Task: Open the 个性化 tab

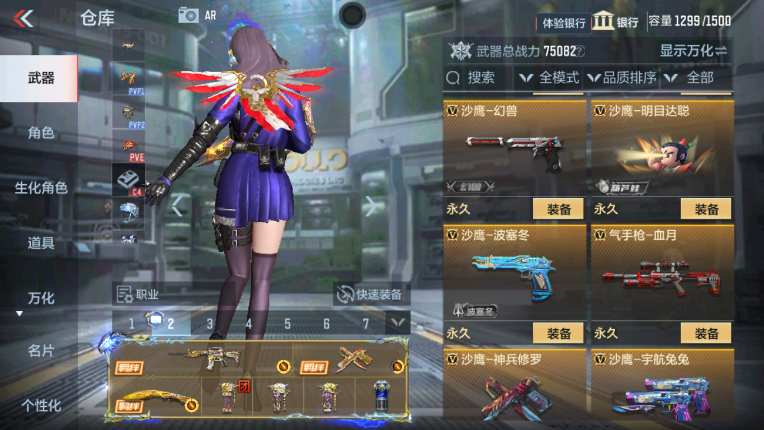Action: [40, 405]
